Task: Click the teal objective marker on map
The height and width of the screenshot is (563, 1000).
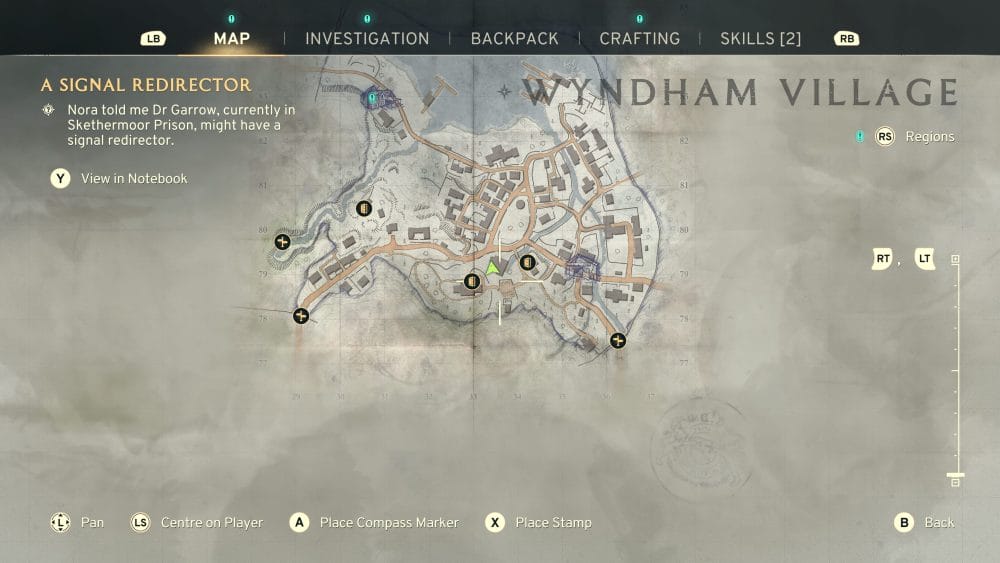Action: click(x=373, y=98)
